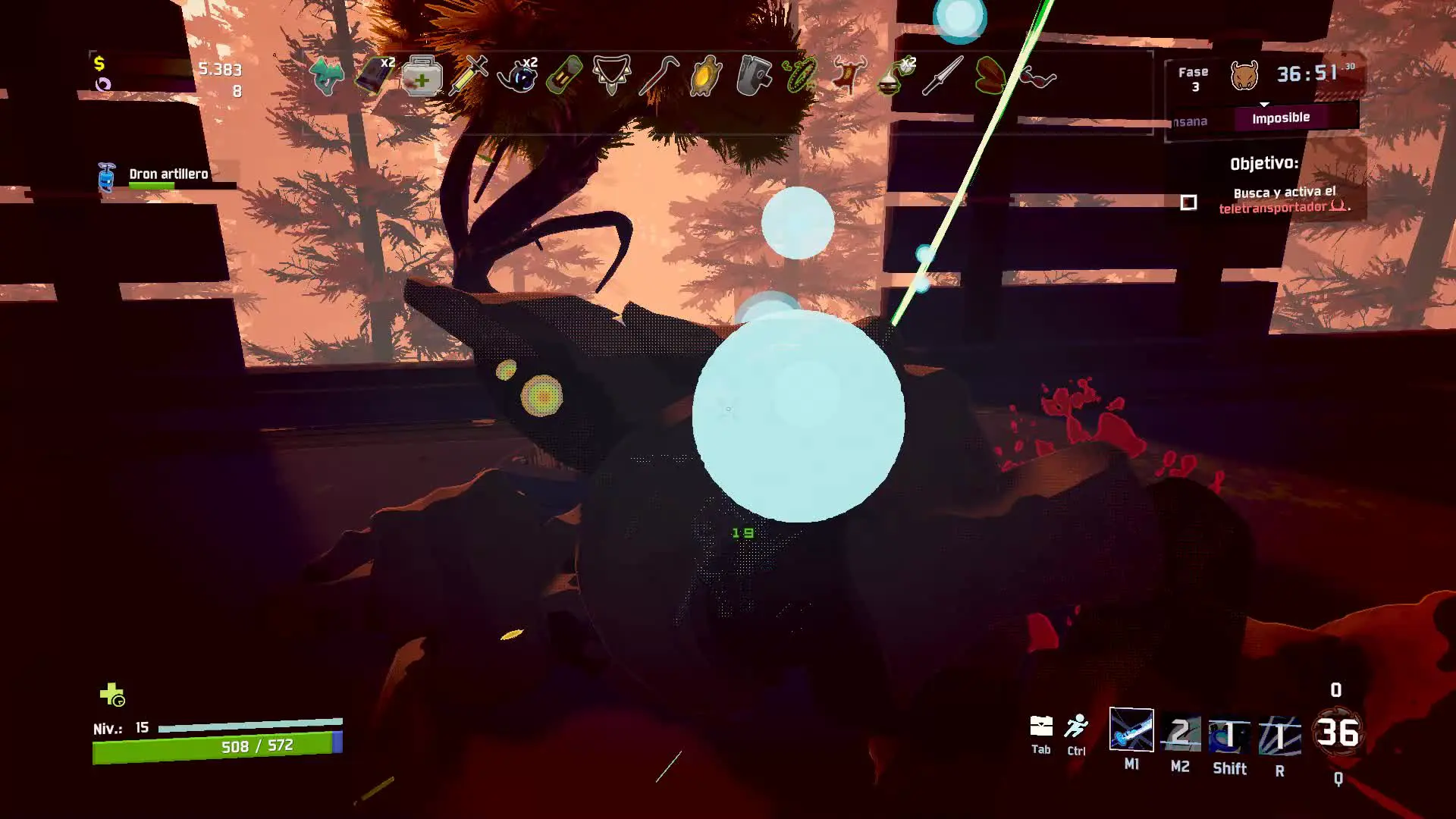Click the teleporter objective checkbox

[1188, 202]
